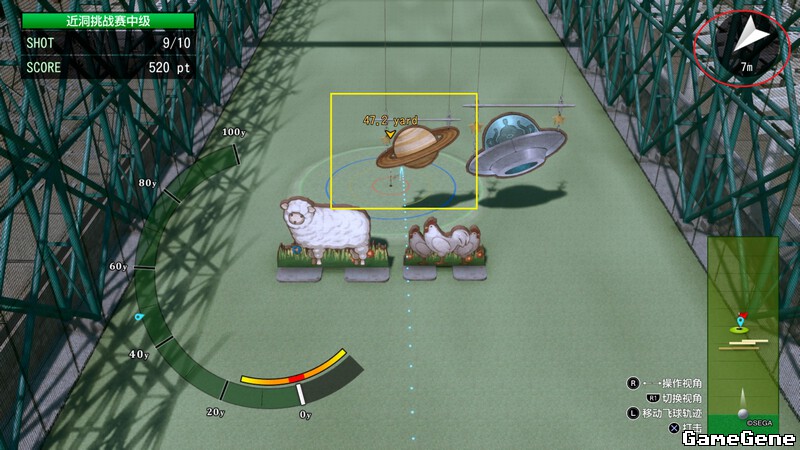Click the curved shot power gauge

click(x=294, y=377)
